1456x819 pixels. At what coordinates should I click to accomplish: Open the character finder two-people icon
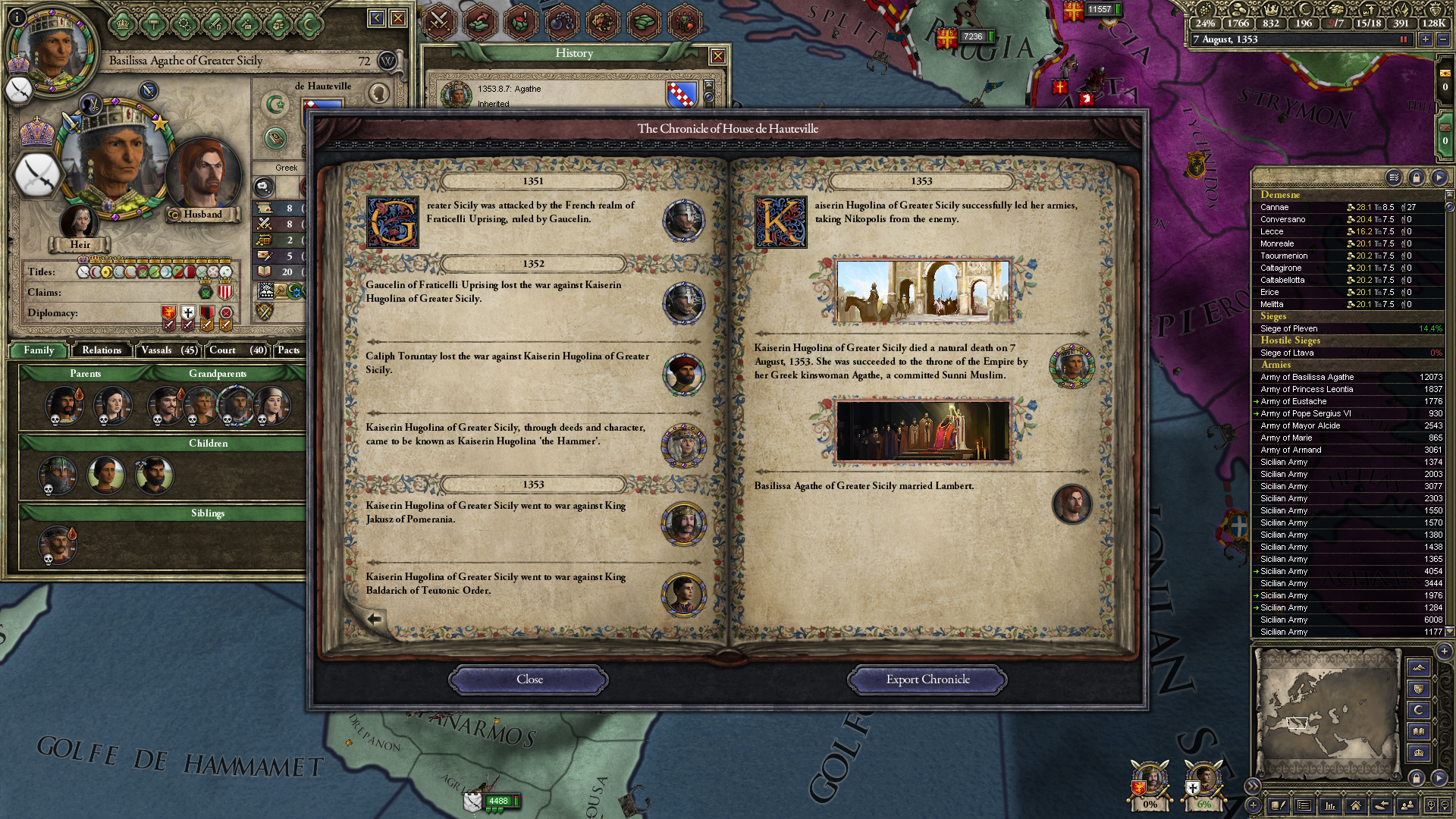pos(1407,807)
